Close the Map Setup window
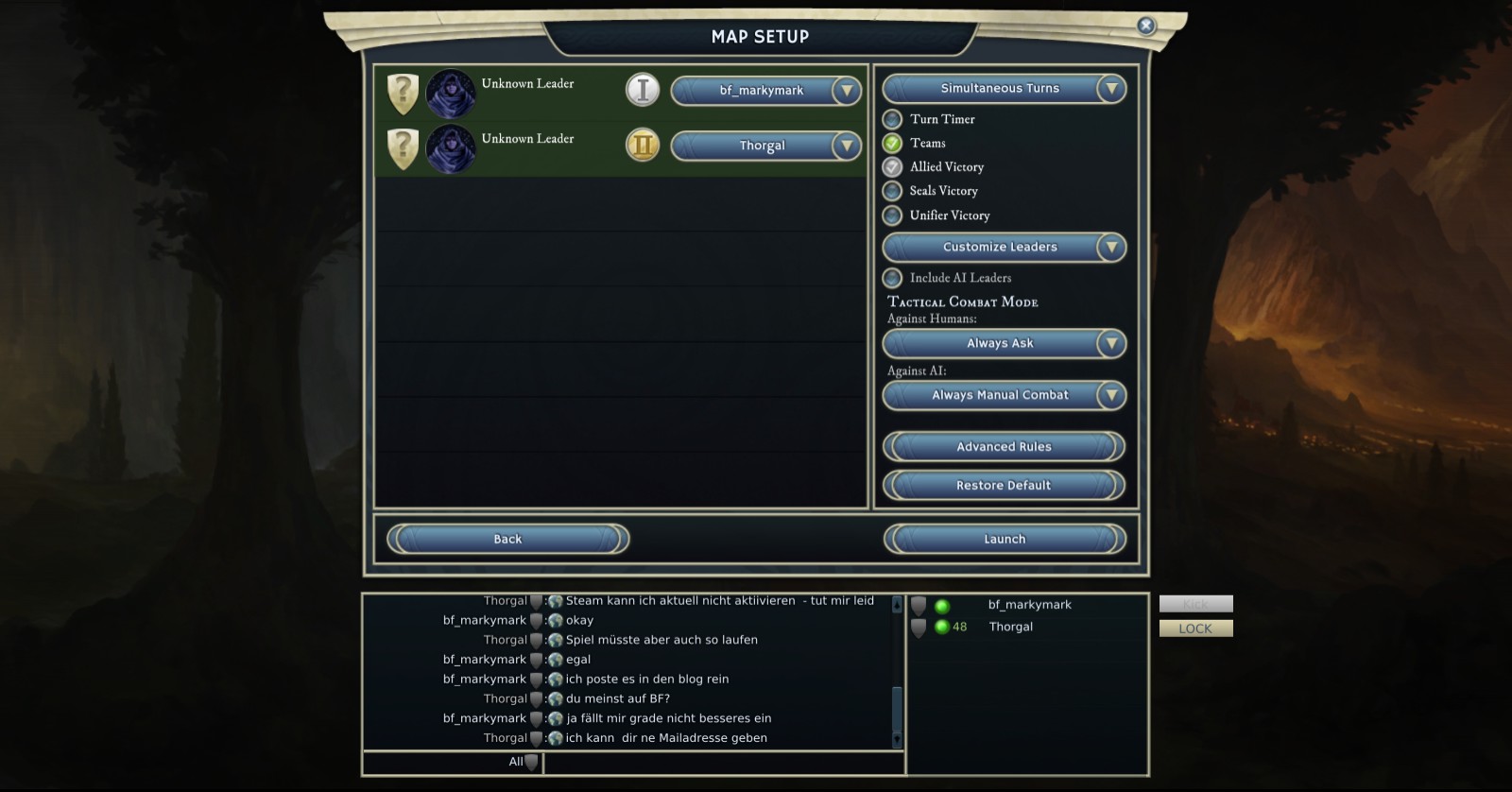 [1145, 26]
